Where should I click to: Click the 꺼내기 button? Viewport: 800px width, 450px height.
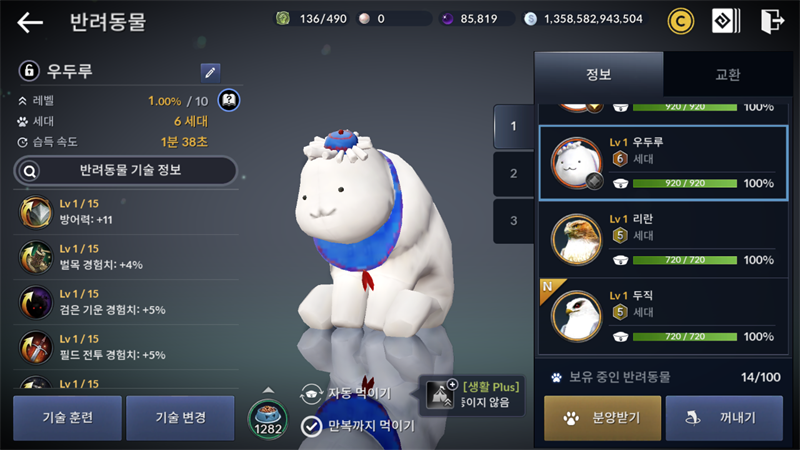724,417
